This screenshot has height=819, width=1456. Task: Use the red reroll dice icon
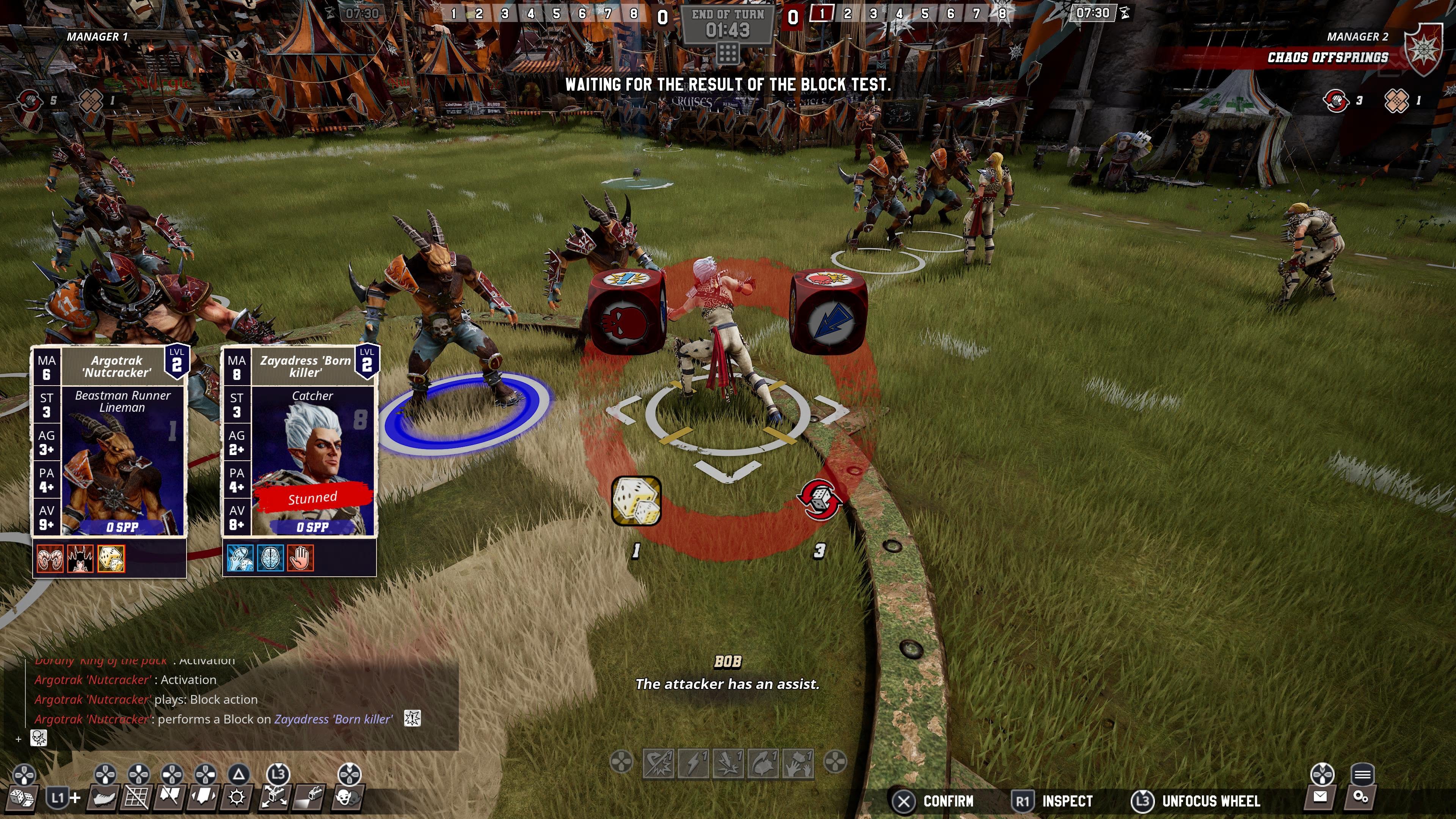click(x=819, y=499)
